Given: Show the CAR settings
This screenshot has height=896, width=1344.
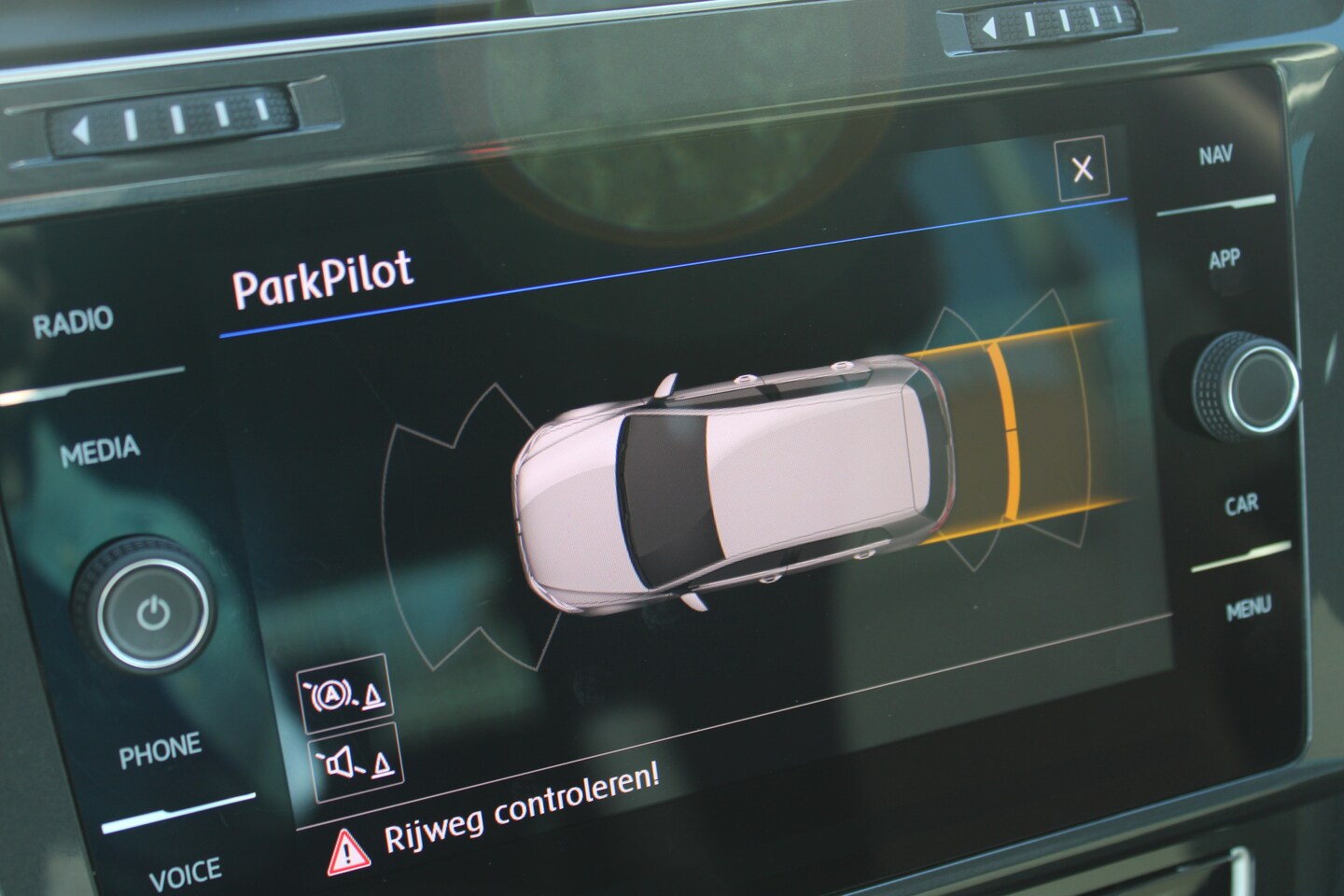Looking at the screenshot, I should click(x=1241, y=505).
